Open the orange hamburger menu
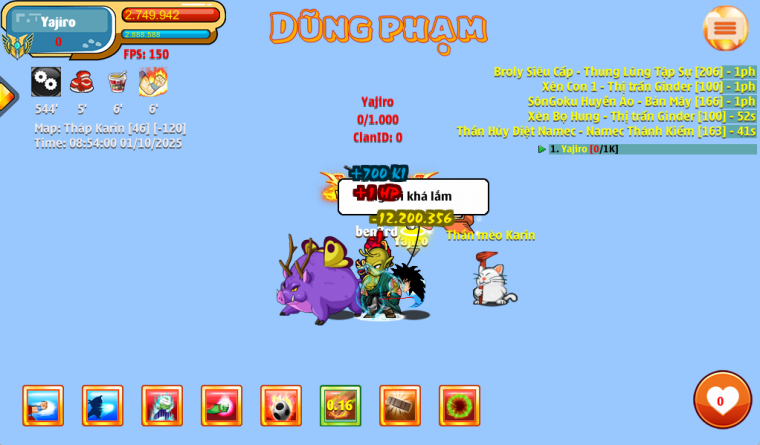The width and height of the screenshot is (760, 445). [725, 28]
